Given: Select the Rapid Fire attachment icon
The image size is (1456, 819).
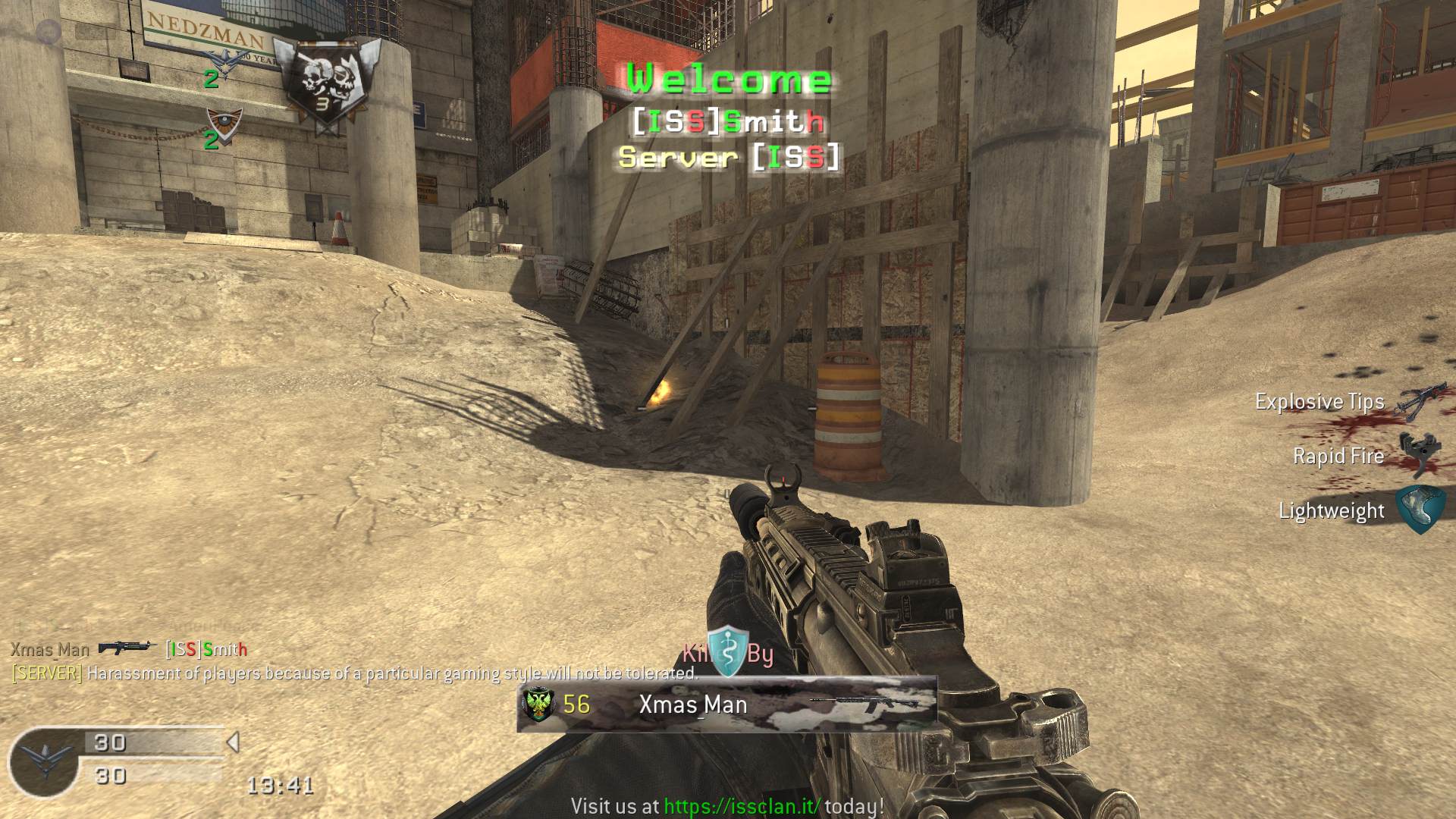Looking at the screenshot, I should 1418,456.
